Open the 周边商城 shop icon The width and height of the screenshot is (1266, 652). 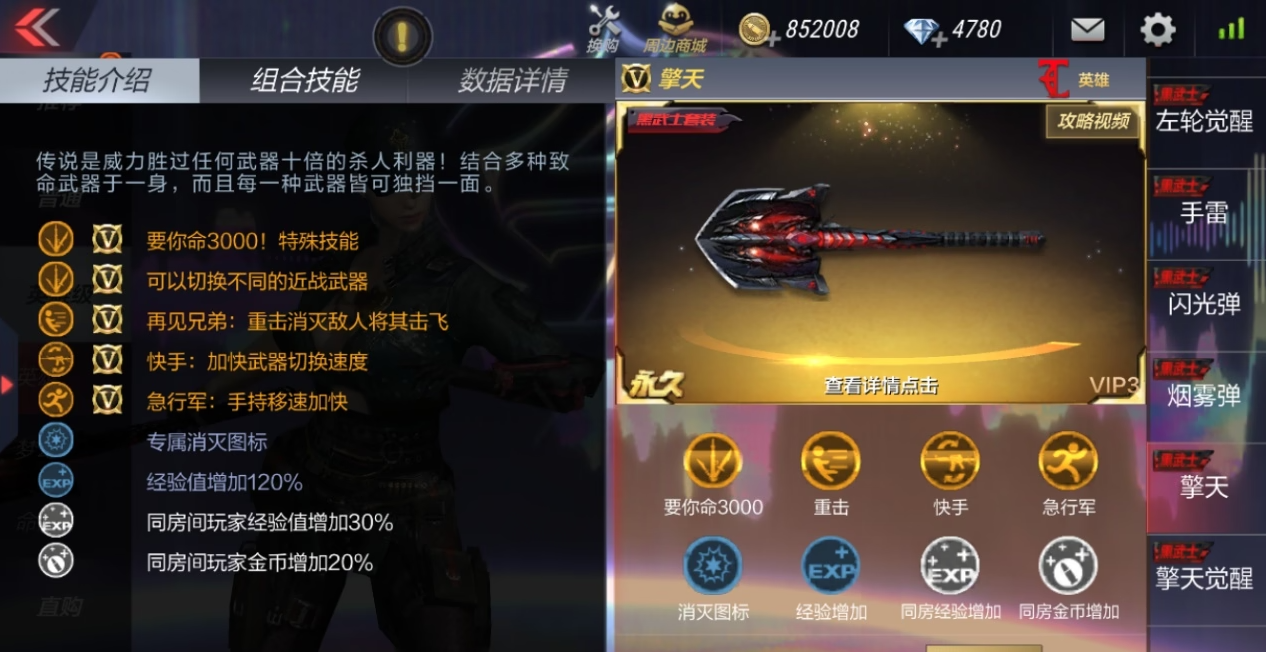pos(676,27)
